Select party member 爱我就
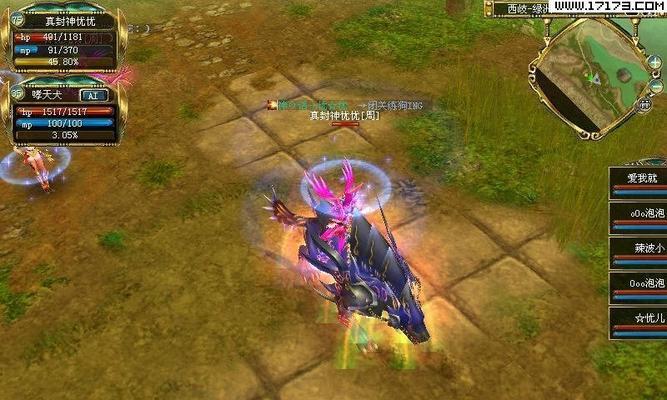 point(639,179)
